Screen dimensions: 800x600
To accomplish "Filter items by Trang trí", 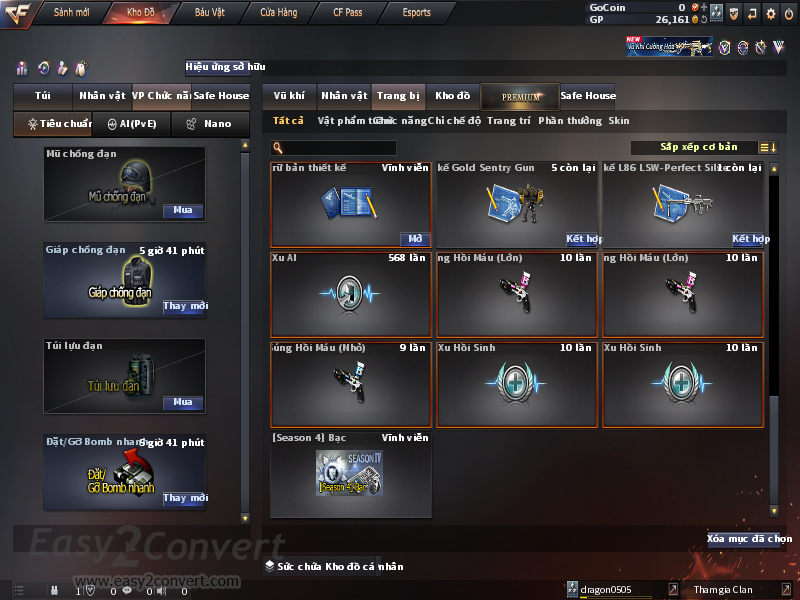I will [509, 121].
